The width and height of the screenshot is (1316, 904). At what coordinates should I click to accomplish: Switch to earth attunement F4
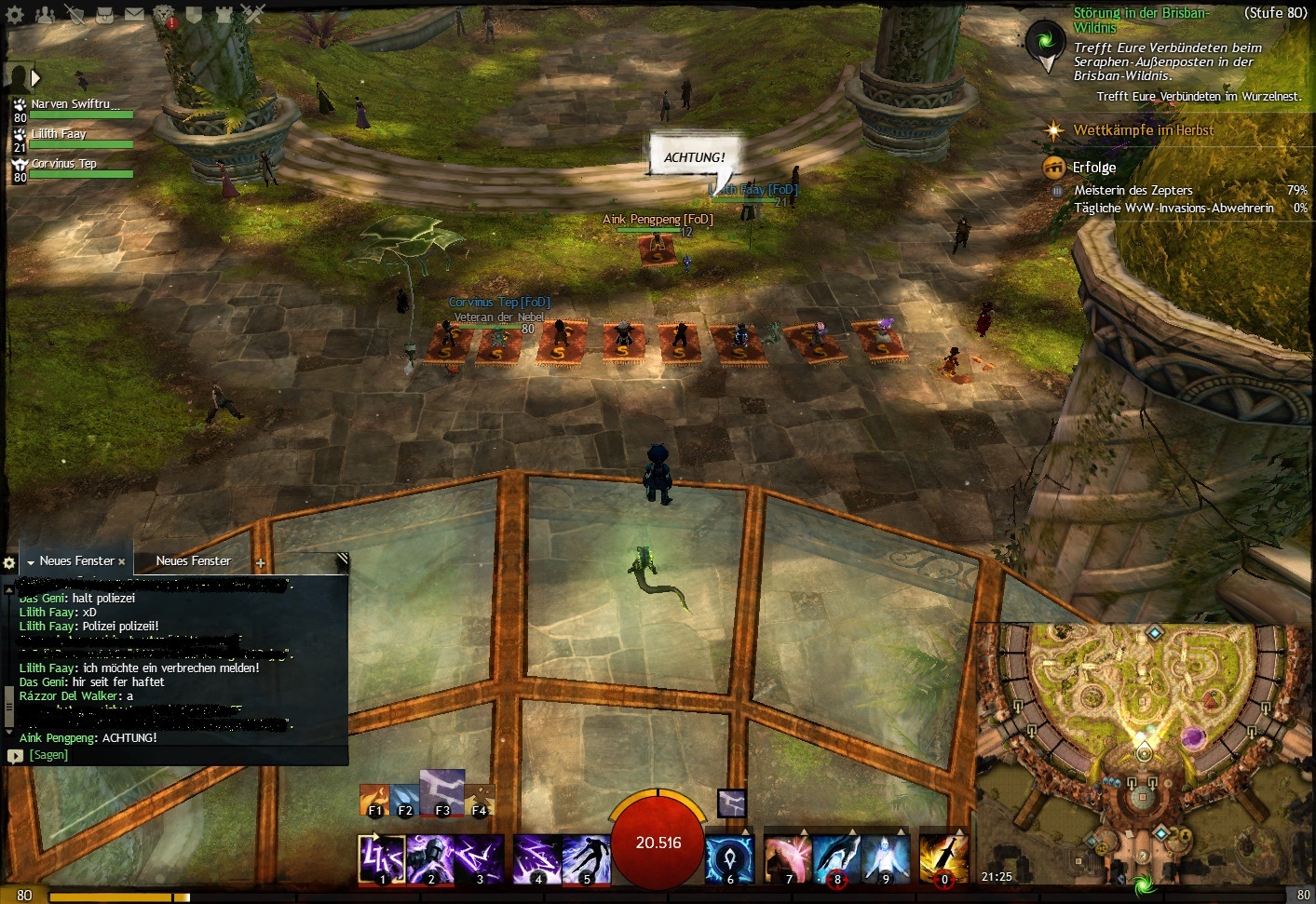[x=480, y=801]
